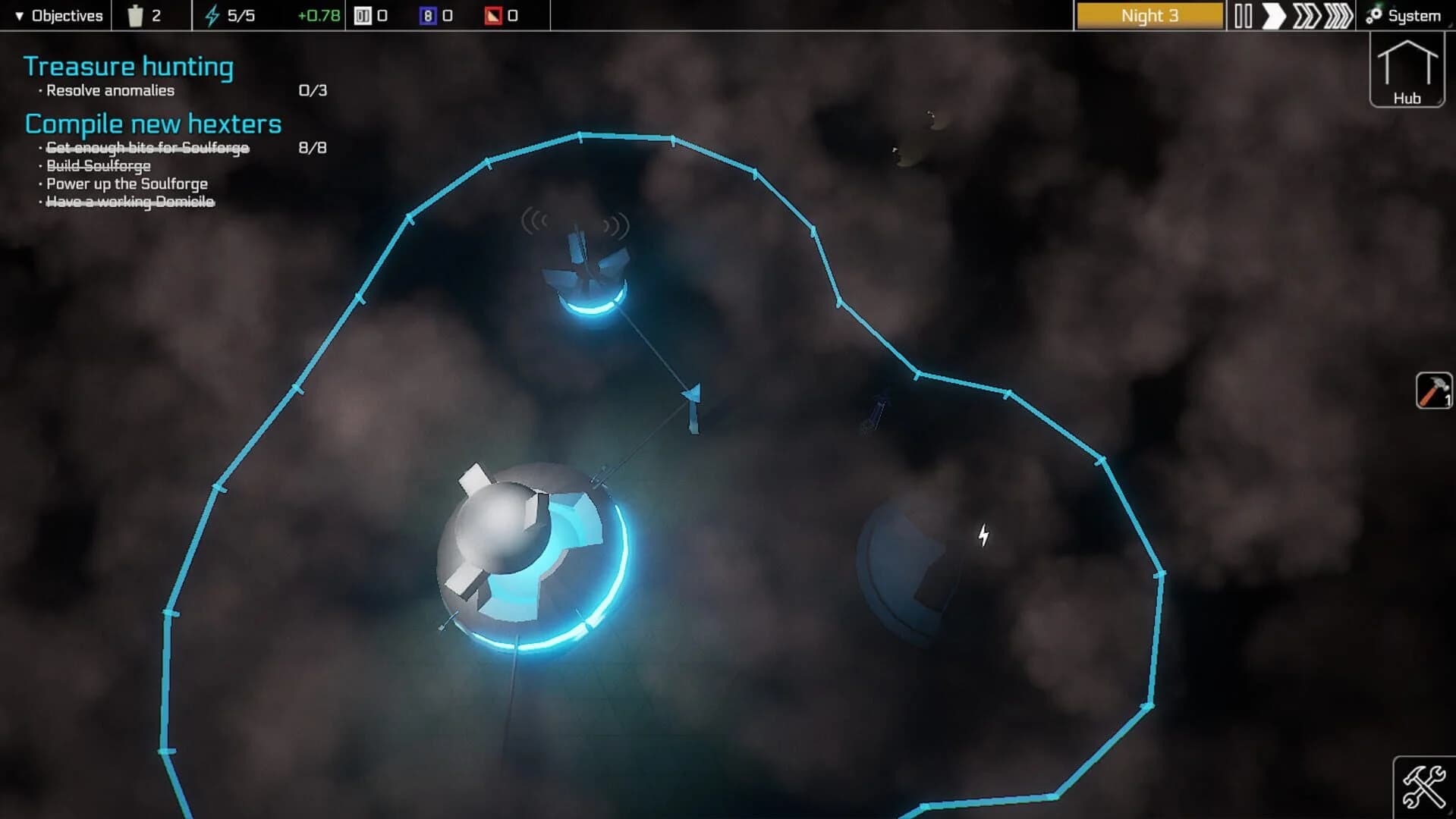This screenshot has width=1456, height=819.
Task: Toggle the 'Have a working Domicile' objective
Action: click(130, 202)
